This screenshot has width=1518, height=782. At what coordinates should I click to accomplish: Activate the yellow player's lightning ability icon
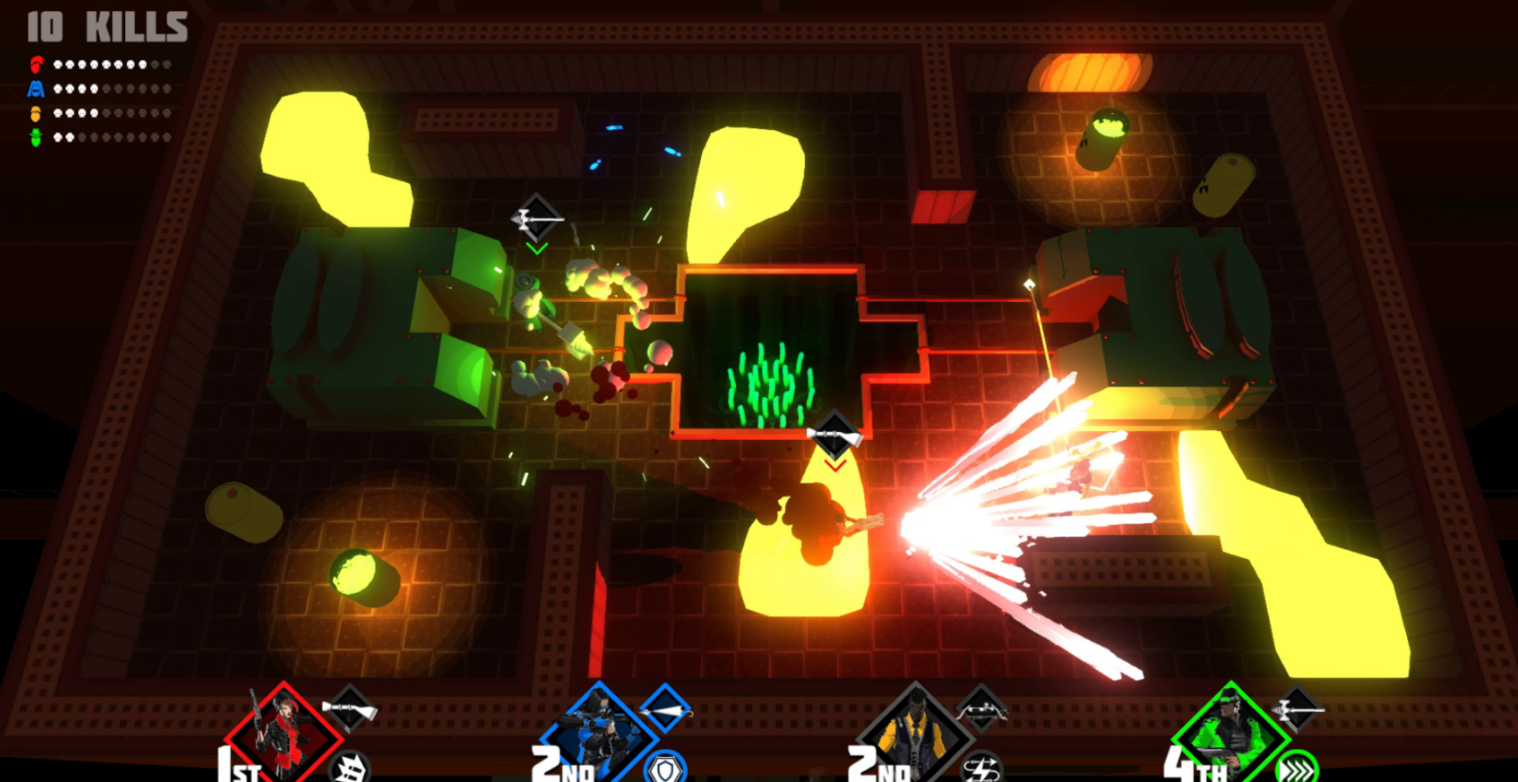[x=980, y=768]
